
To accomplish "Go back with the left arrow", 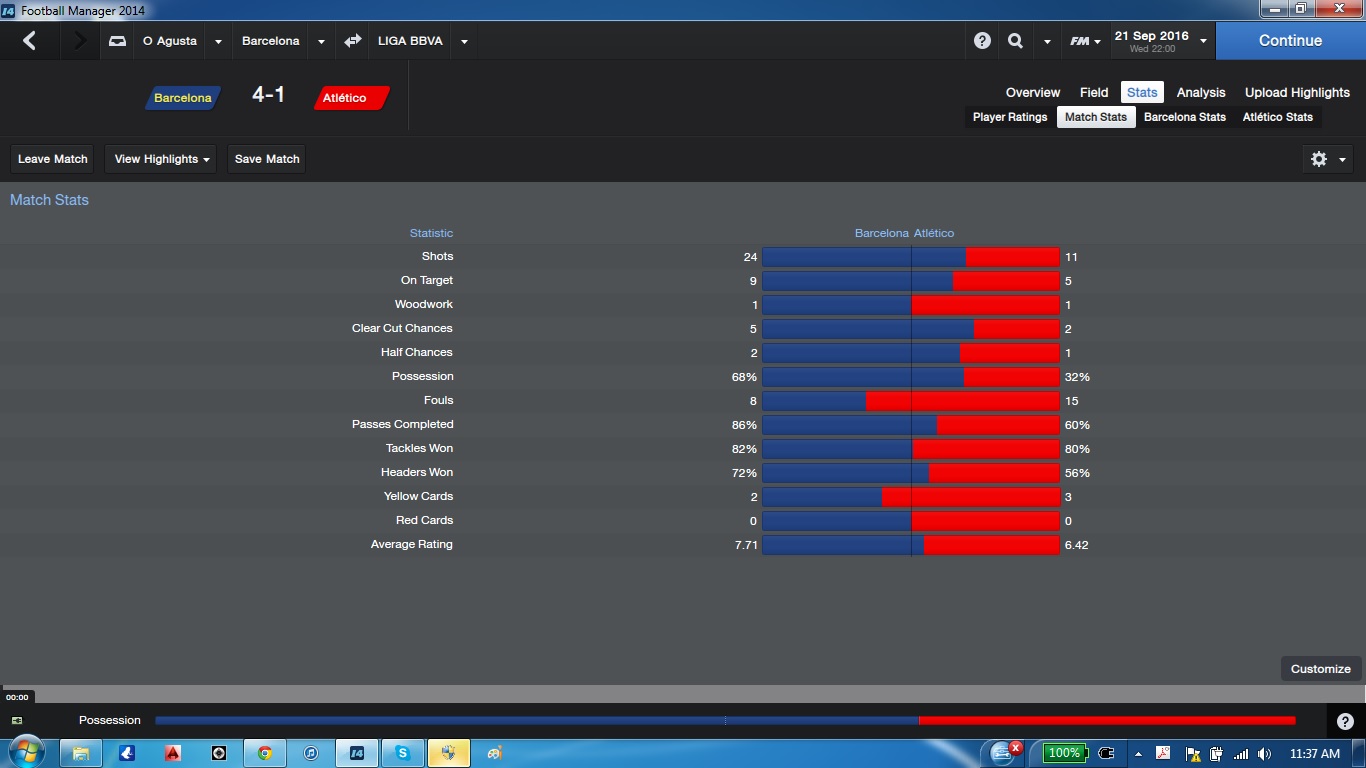I will tap(29, 41).
